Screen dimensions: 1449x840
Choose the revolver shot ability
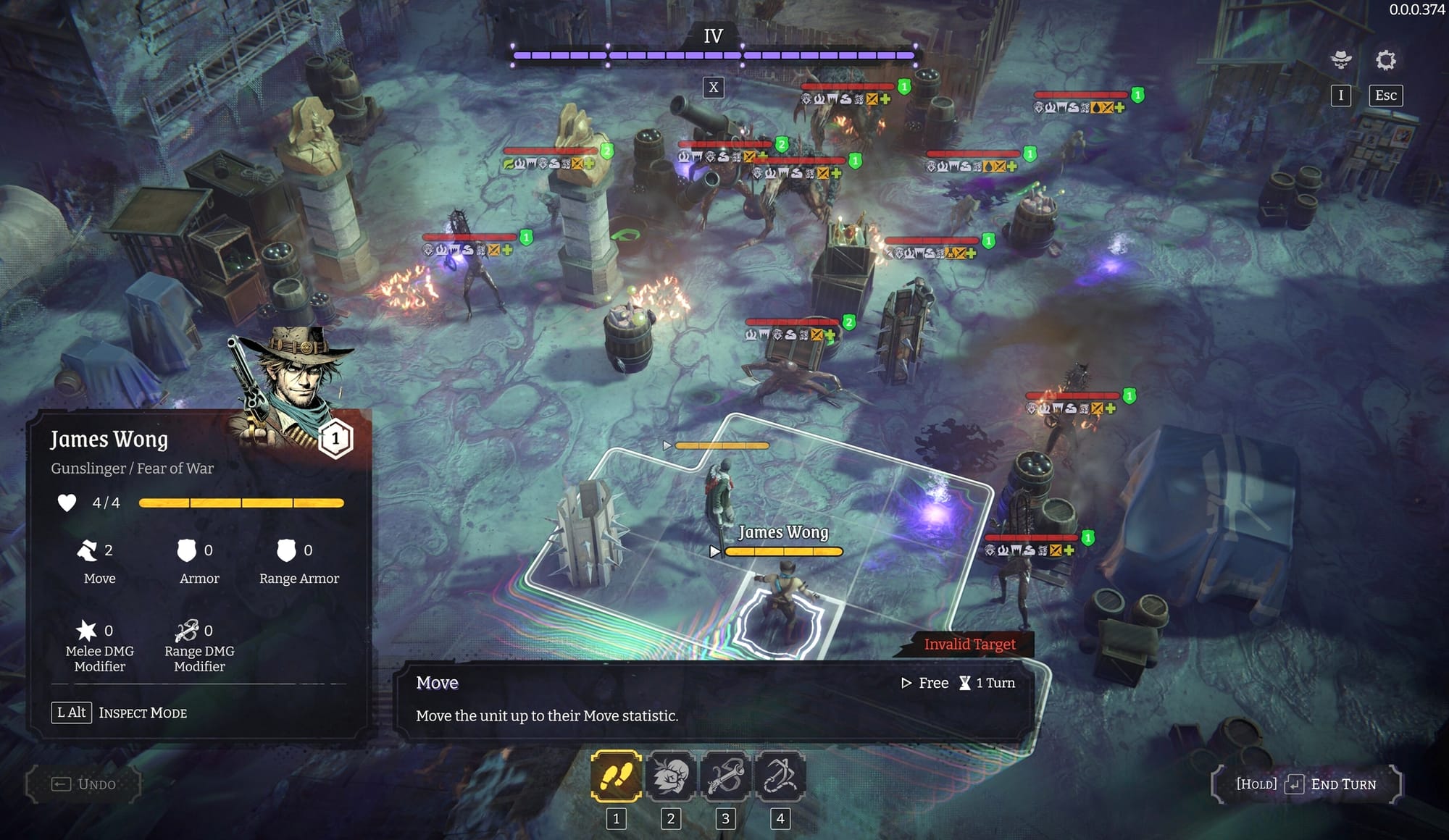click(x=725, y=776)
